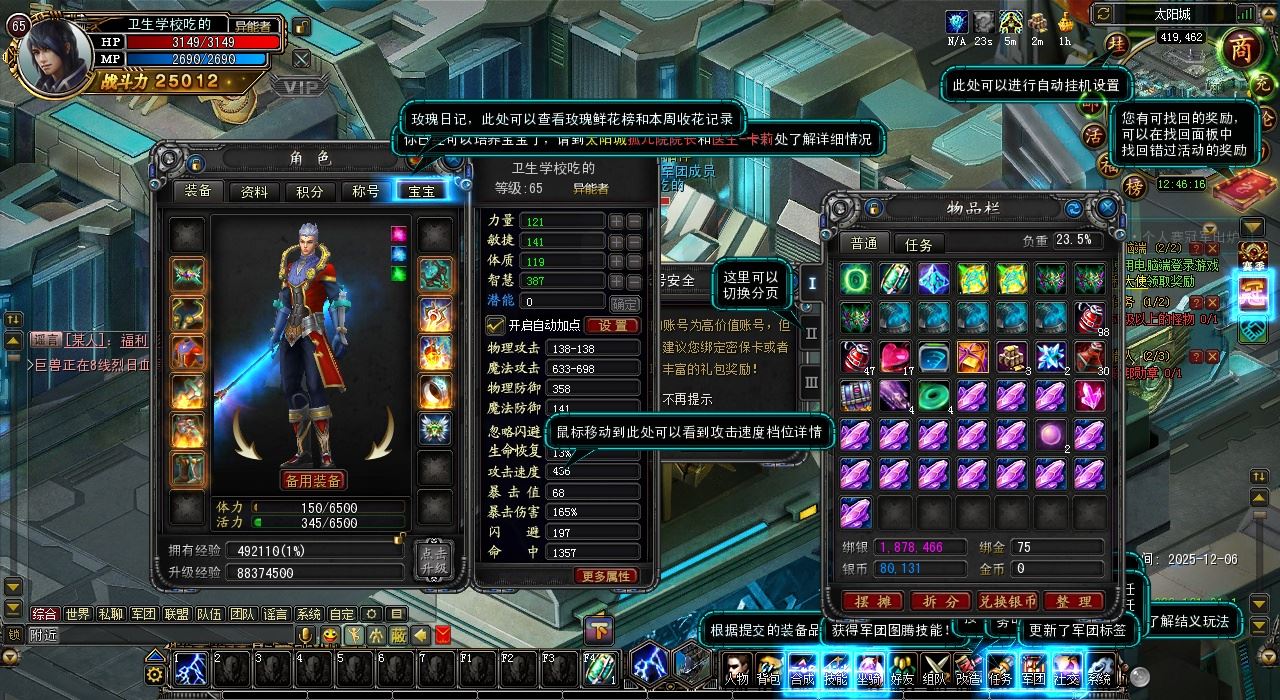
Task: Select the pink heart item in inventory
Action: (x=895, y=356)
